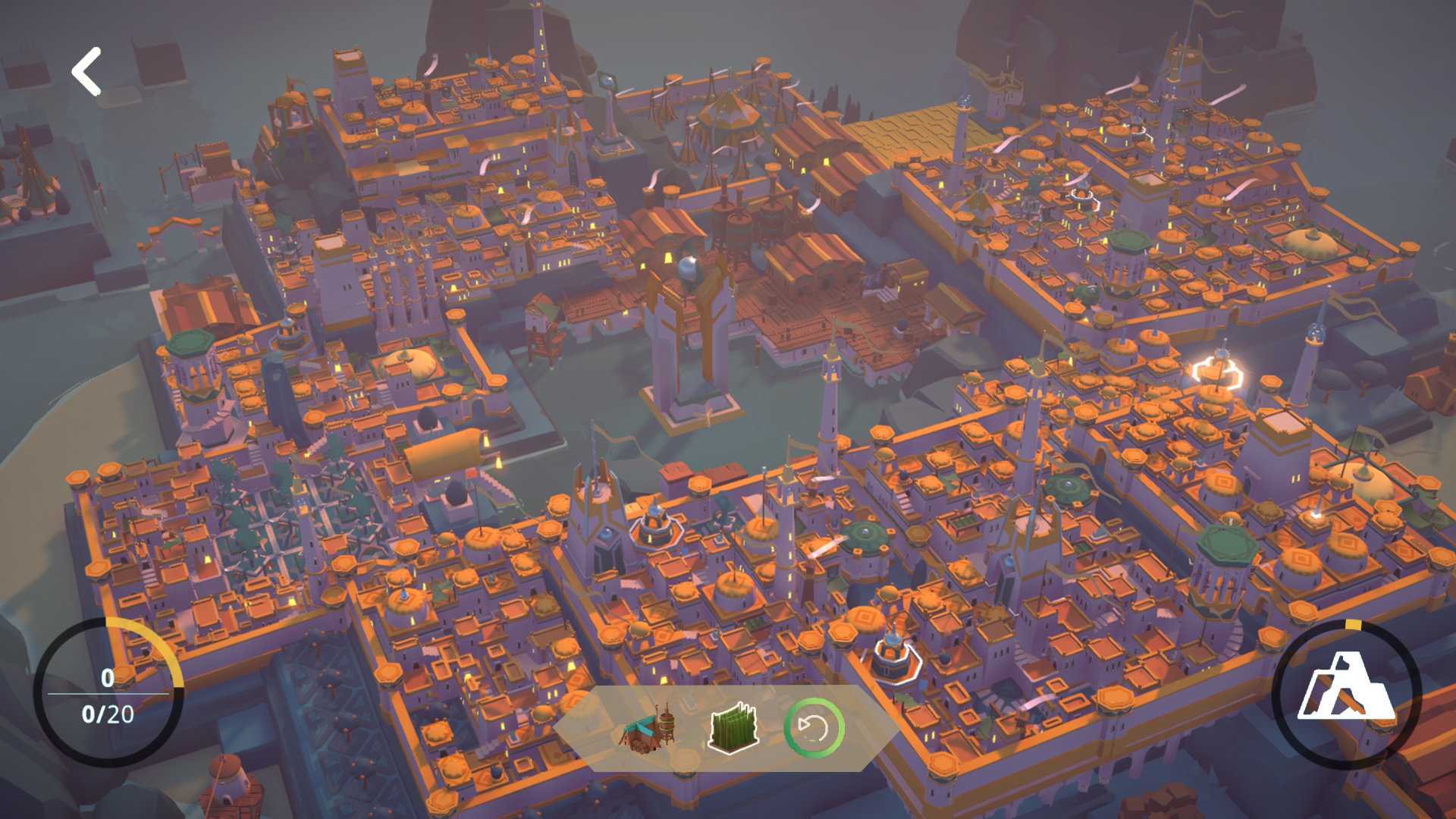Screen dimensions: 1456x819
Task: Choose the green field tile
Action: pos(733,729)
